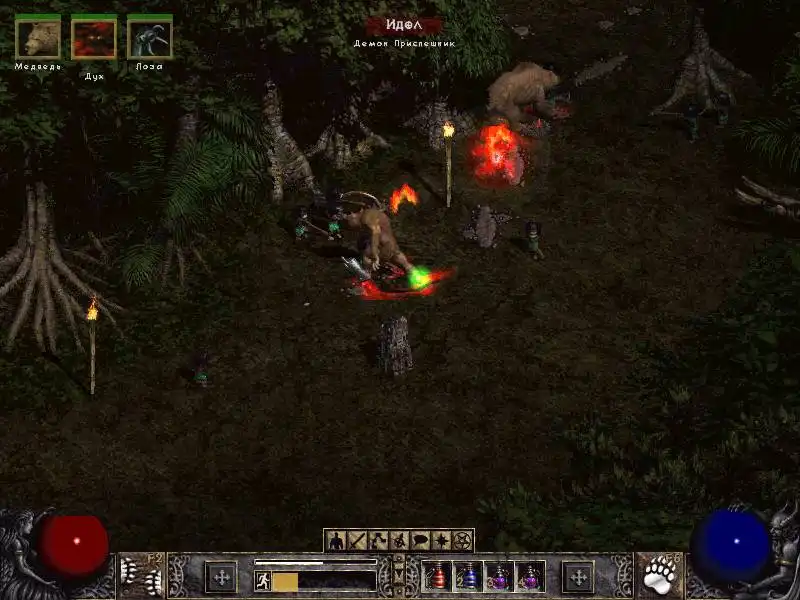Open the left-hand claw skill selector

coord(140,576)
